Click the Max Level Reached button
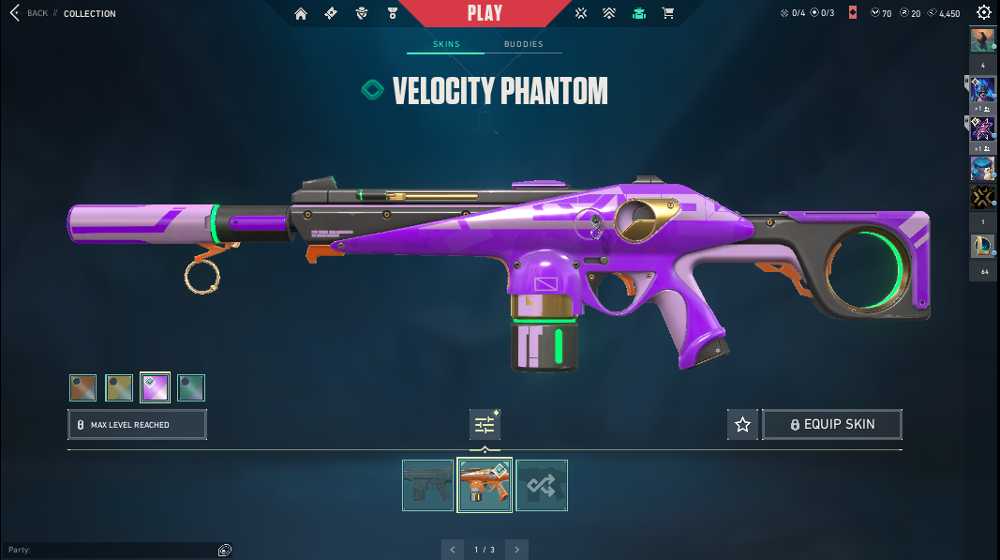 click(137, 425)
